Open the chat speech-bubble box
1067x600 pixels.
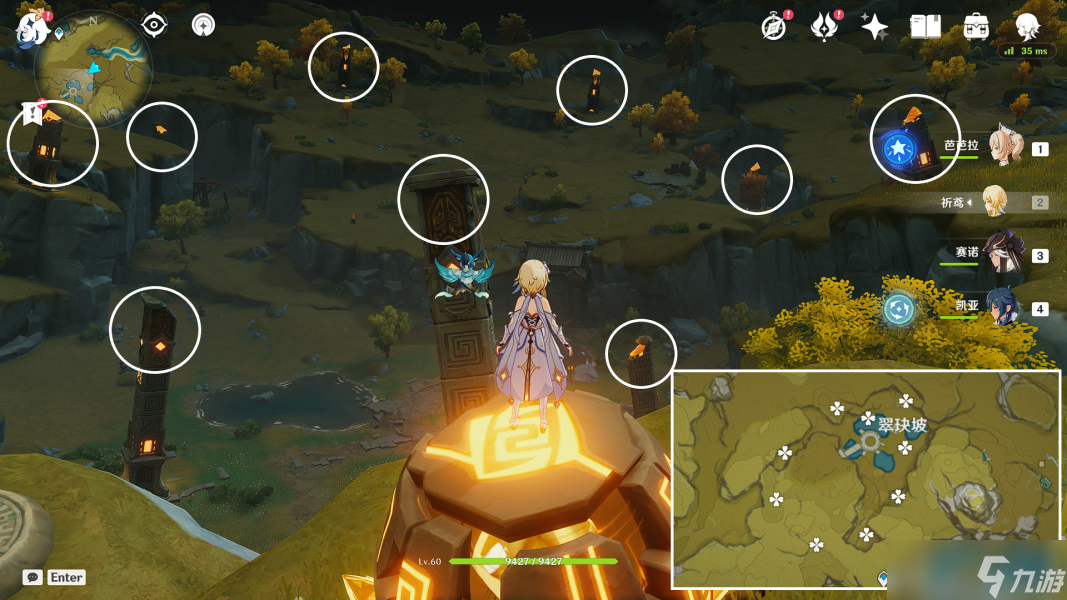33,577
